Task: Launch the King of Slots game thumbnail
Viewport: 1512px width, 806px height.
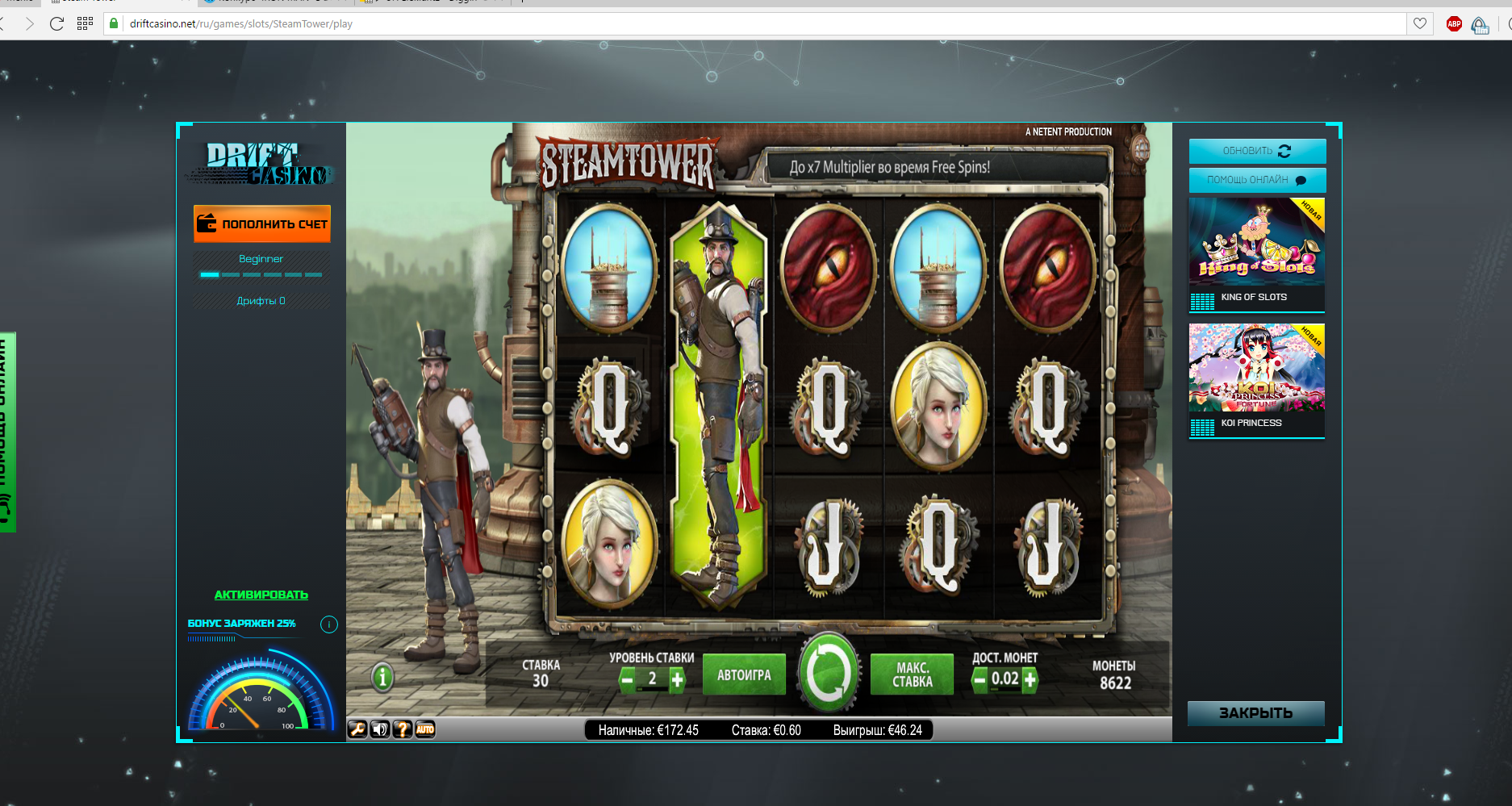Action: 1256,242
